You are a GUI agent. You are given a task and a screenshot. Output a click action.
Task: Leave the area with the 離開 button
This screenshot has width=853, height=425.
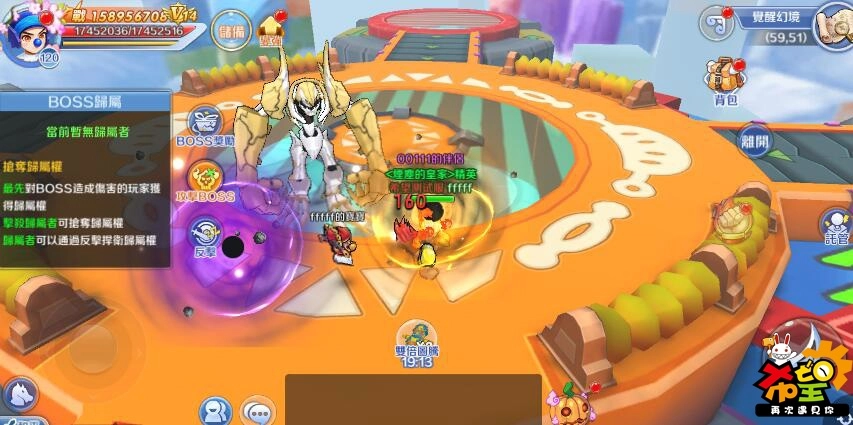[x=754, y=141]
